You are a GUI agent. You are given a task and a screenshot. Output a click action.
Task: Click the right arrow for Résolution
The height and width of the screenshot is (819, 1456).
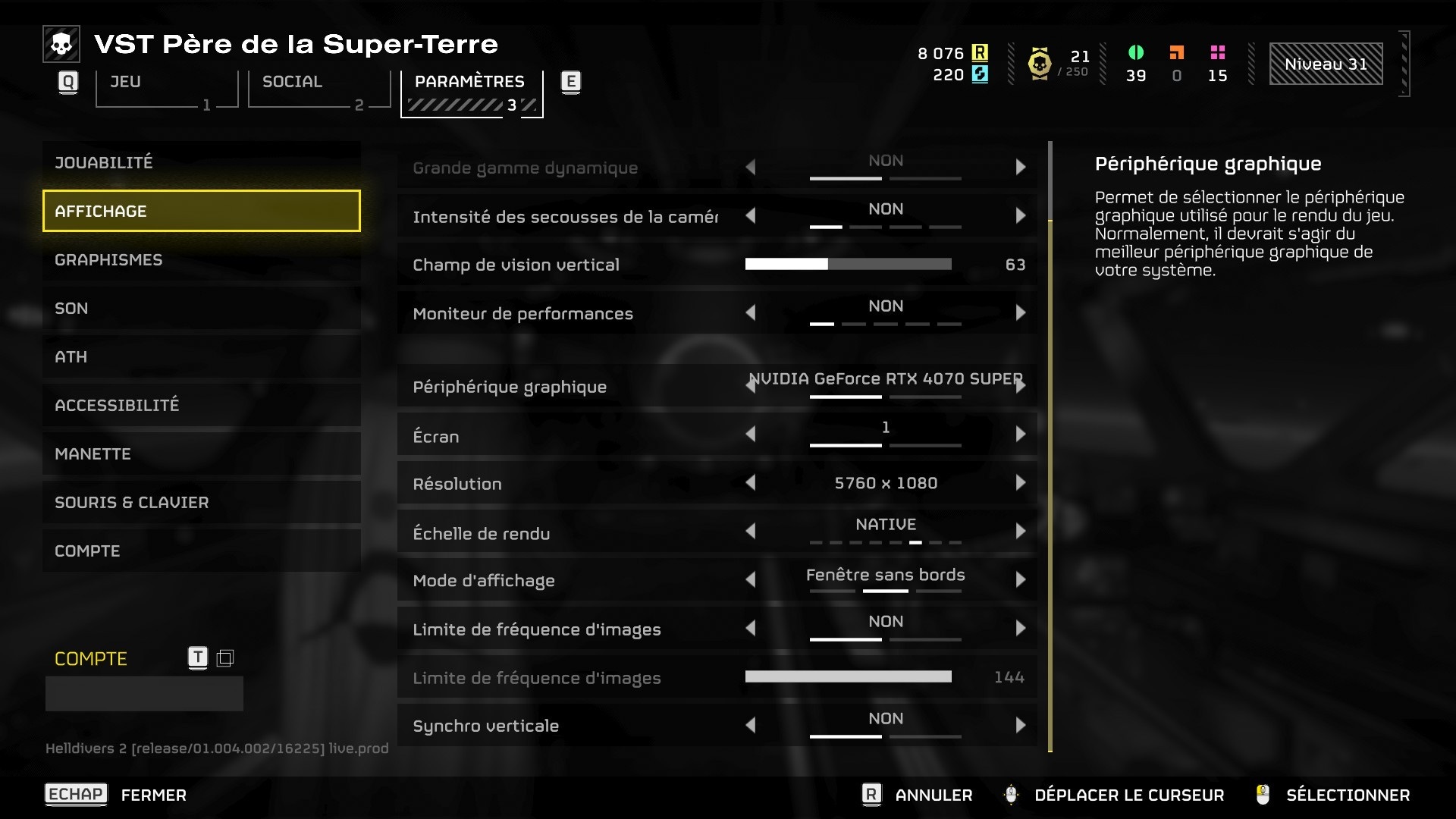click(1020, 483)
